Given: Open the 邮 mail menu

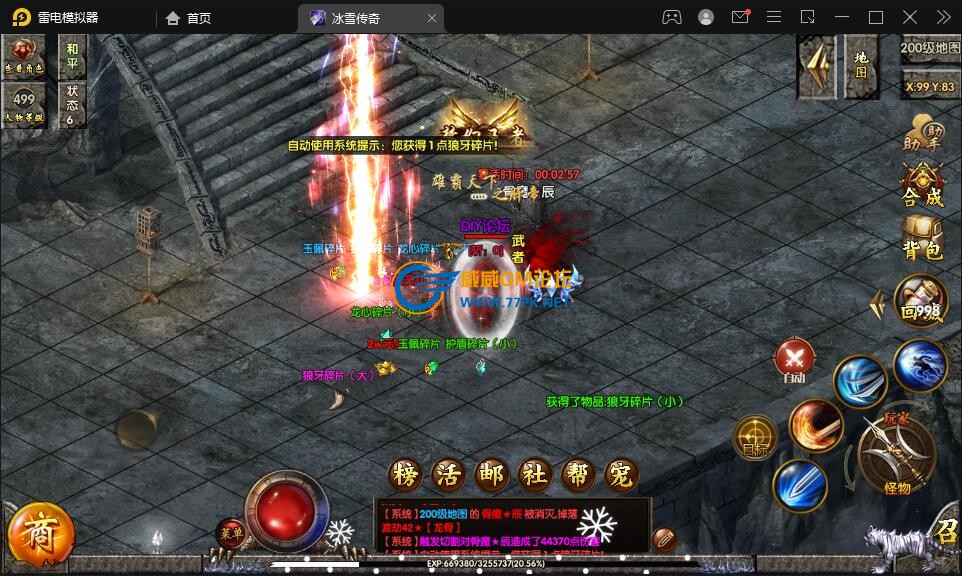Looking at the screenshot, I should tap(491, 475).
